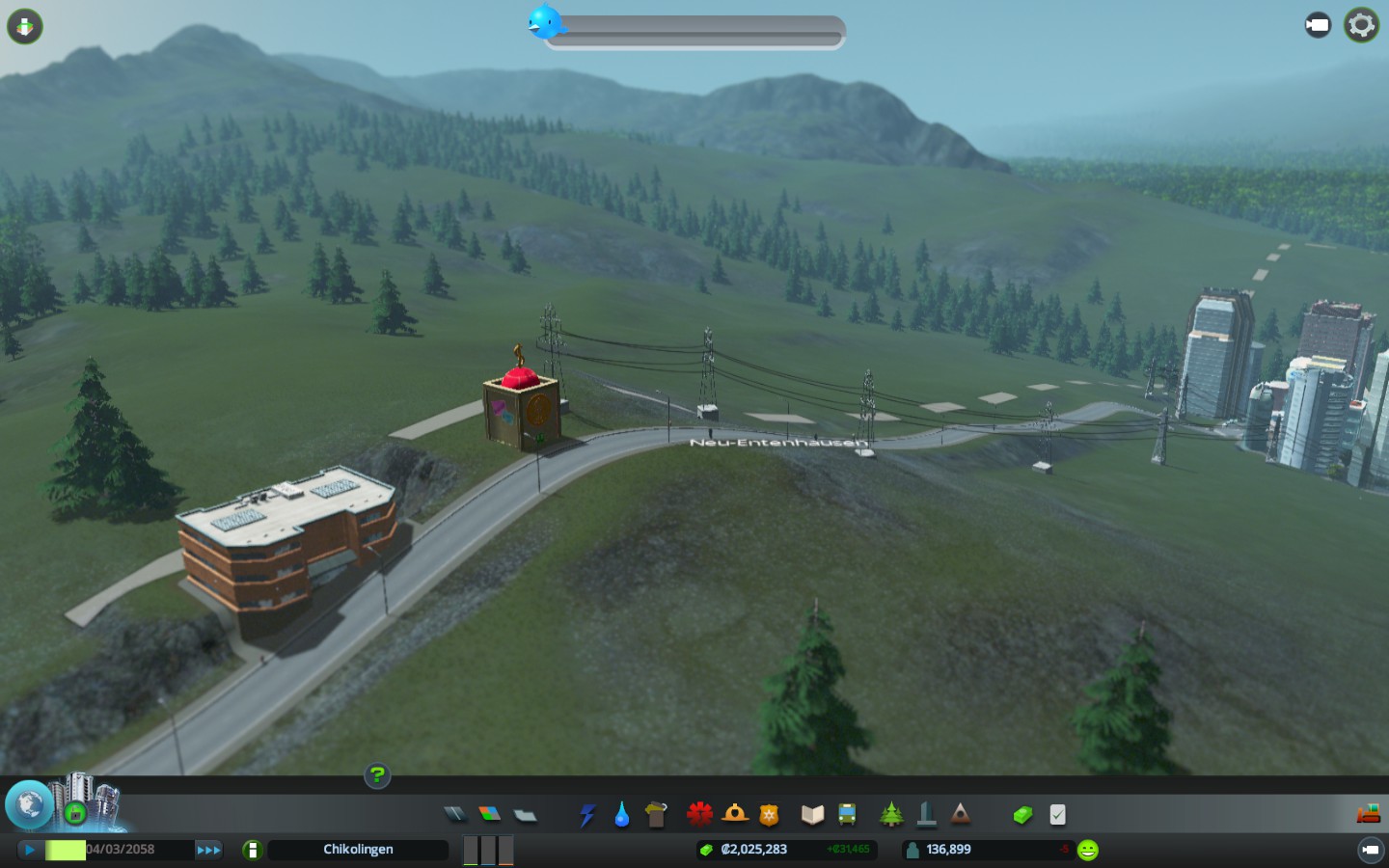The image size is (1389, 868).
Task: Open the Chirper blue bird feed
Action: click(x=545, y=21)
